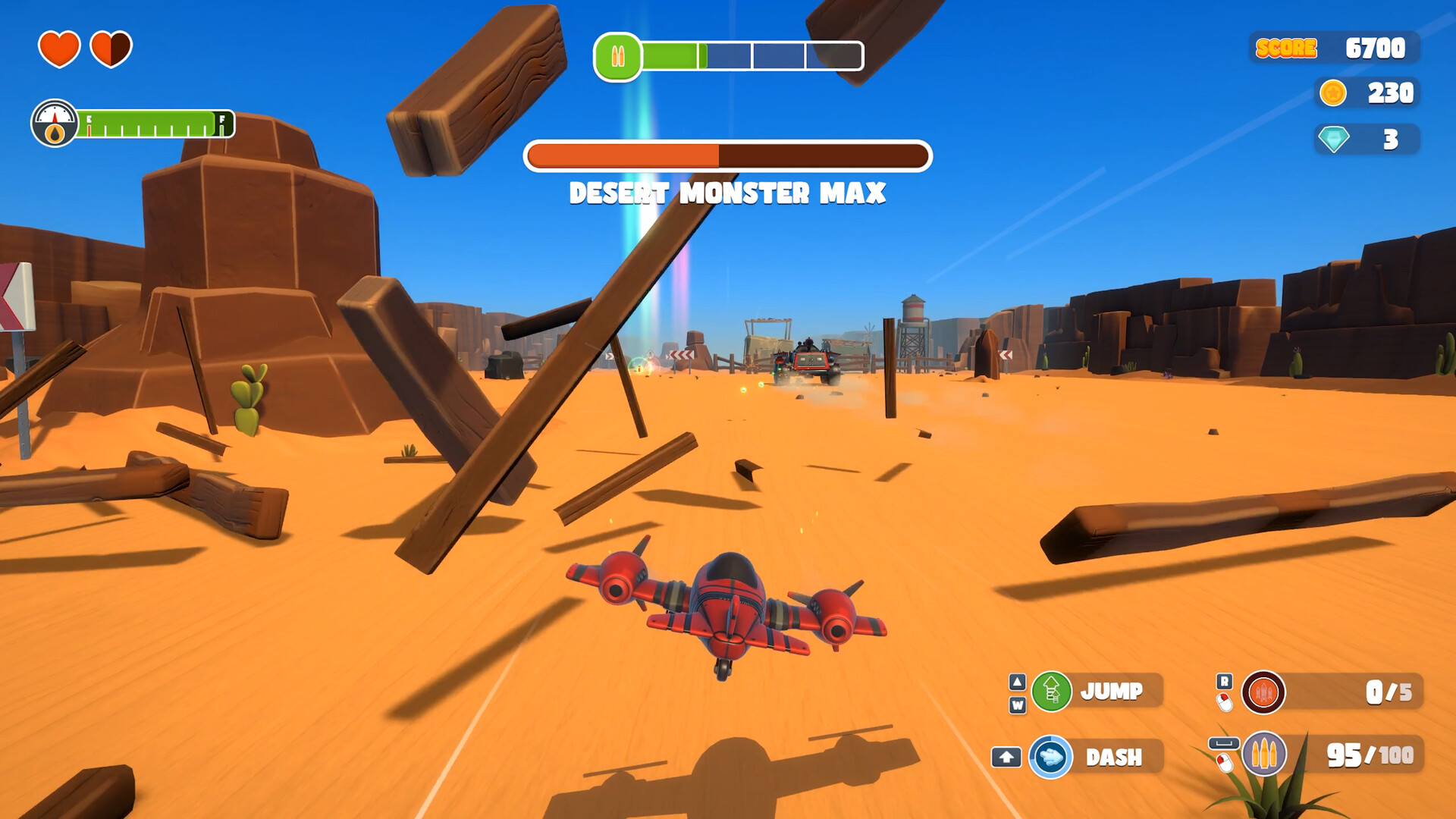Click the first red heart in the health display
The image size is (1456, 819).
[x=58, y=48]
